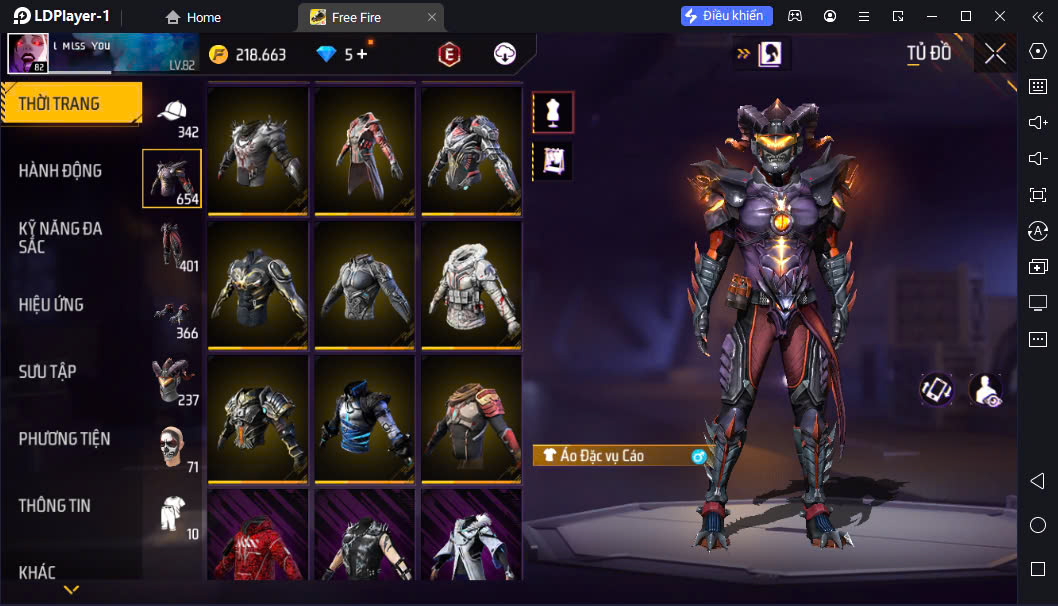Open the Hiệu Ứng category
Viewport: 1058px width, 606px height.
click(51, 305)
